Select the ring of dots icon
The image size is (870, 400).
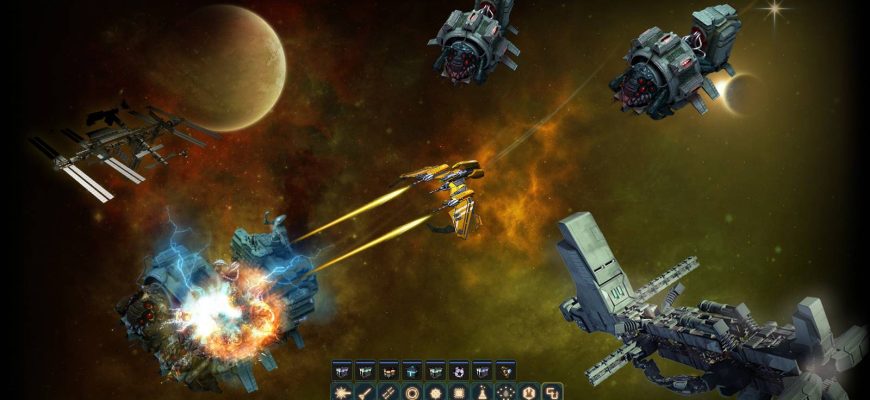[505, 391]
